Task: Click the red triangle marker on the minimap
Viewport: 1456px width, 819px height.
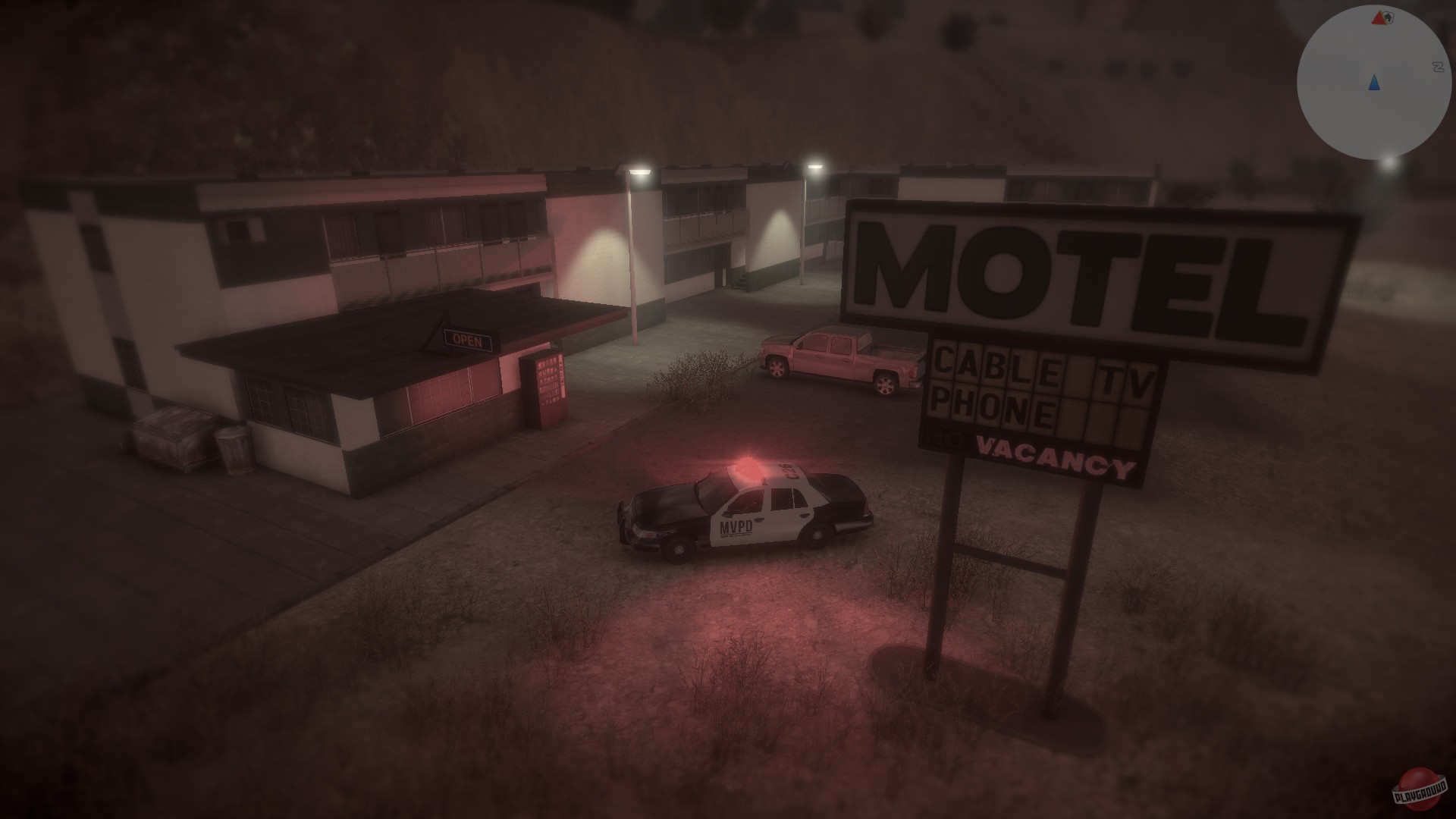Action: tap(1378, 19)
